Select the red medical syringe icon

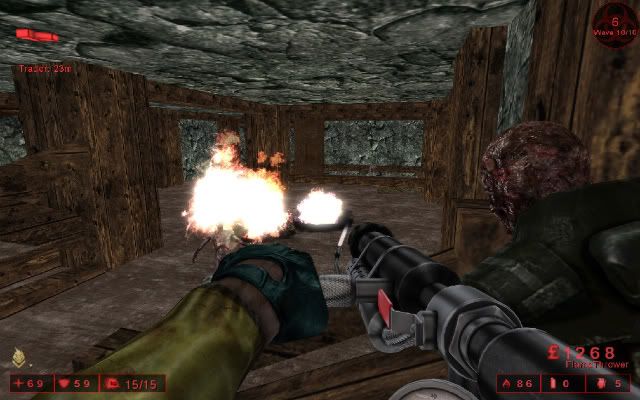(x=37, y=35)
